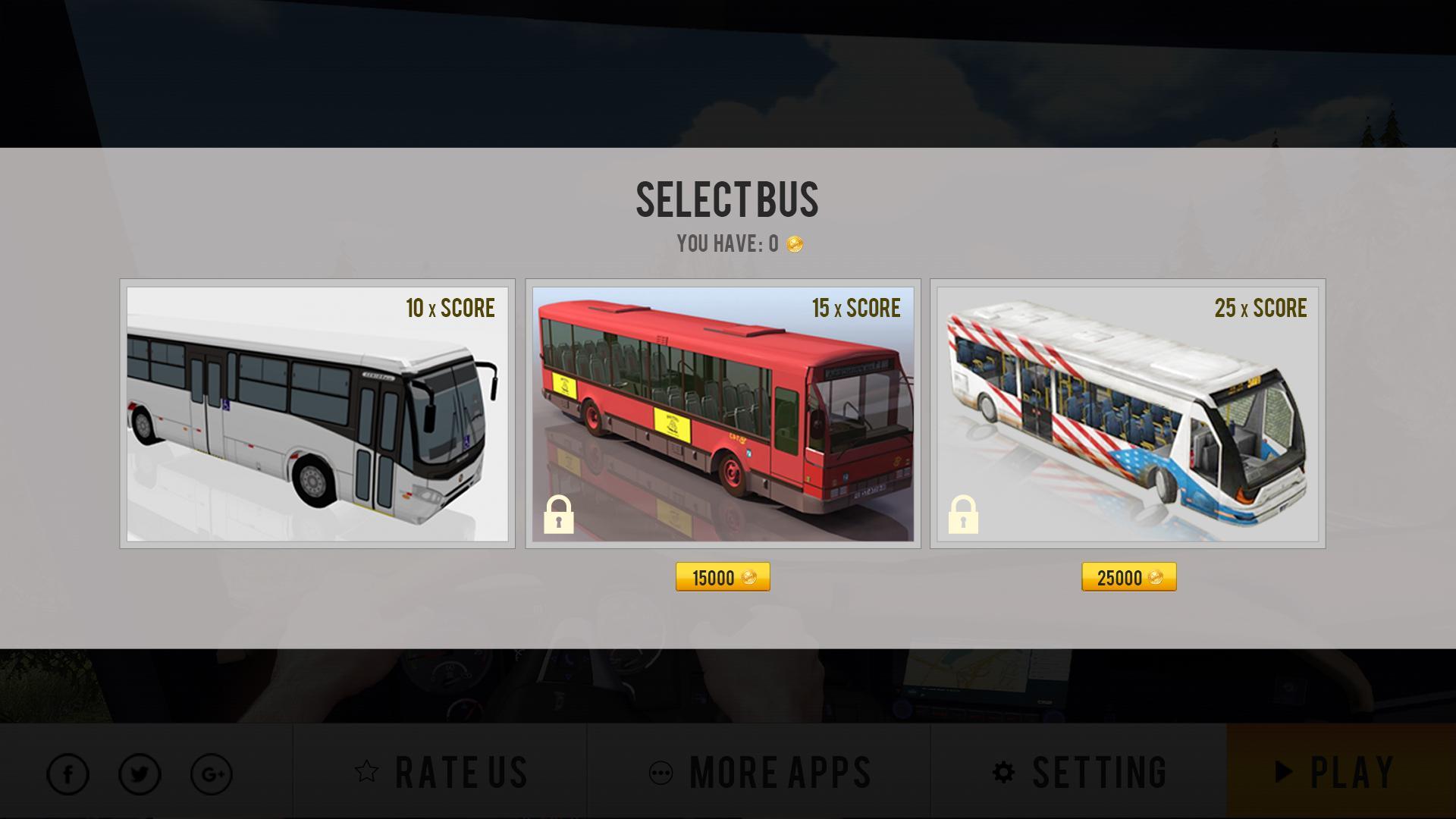Select the white 10 x Score bus

coord(317,413)
